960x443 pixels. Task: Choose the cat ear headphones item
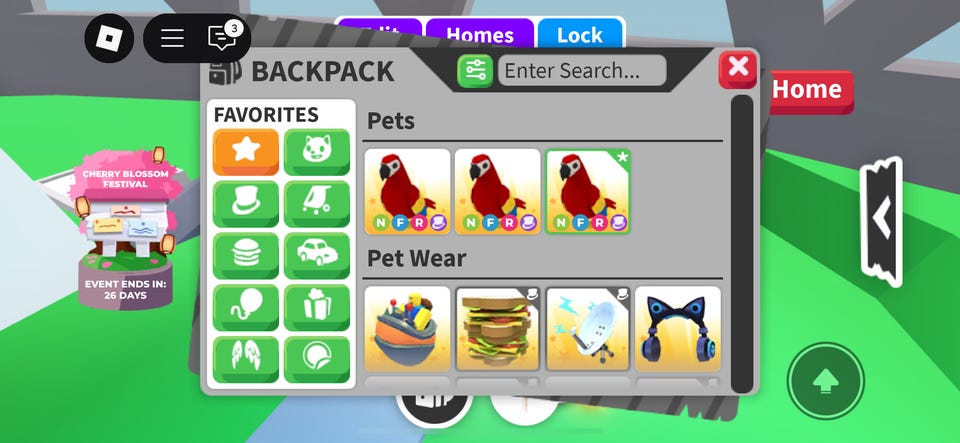coord(678,329)
